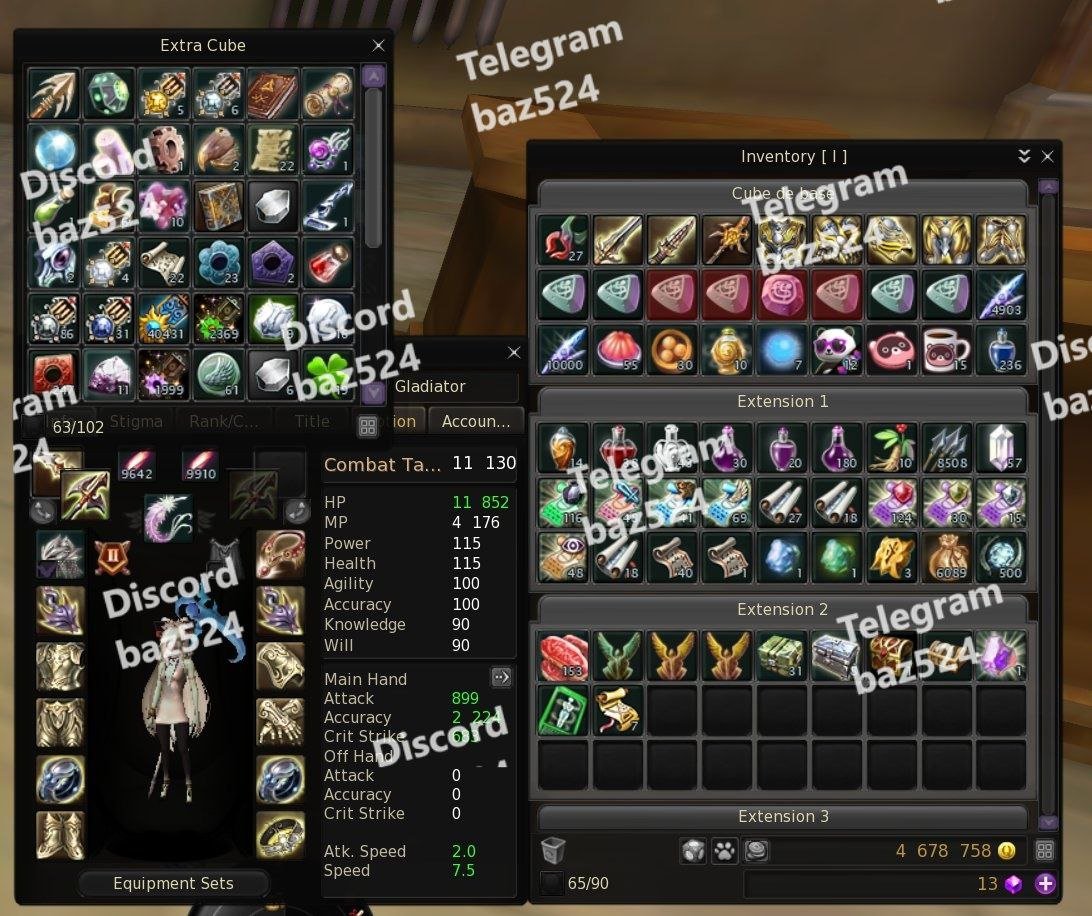Viewport: 1092px width, 916px height.
Task: Toggle the main hand stats arrow button
Action: [501, 677]
